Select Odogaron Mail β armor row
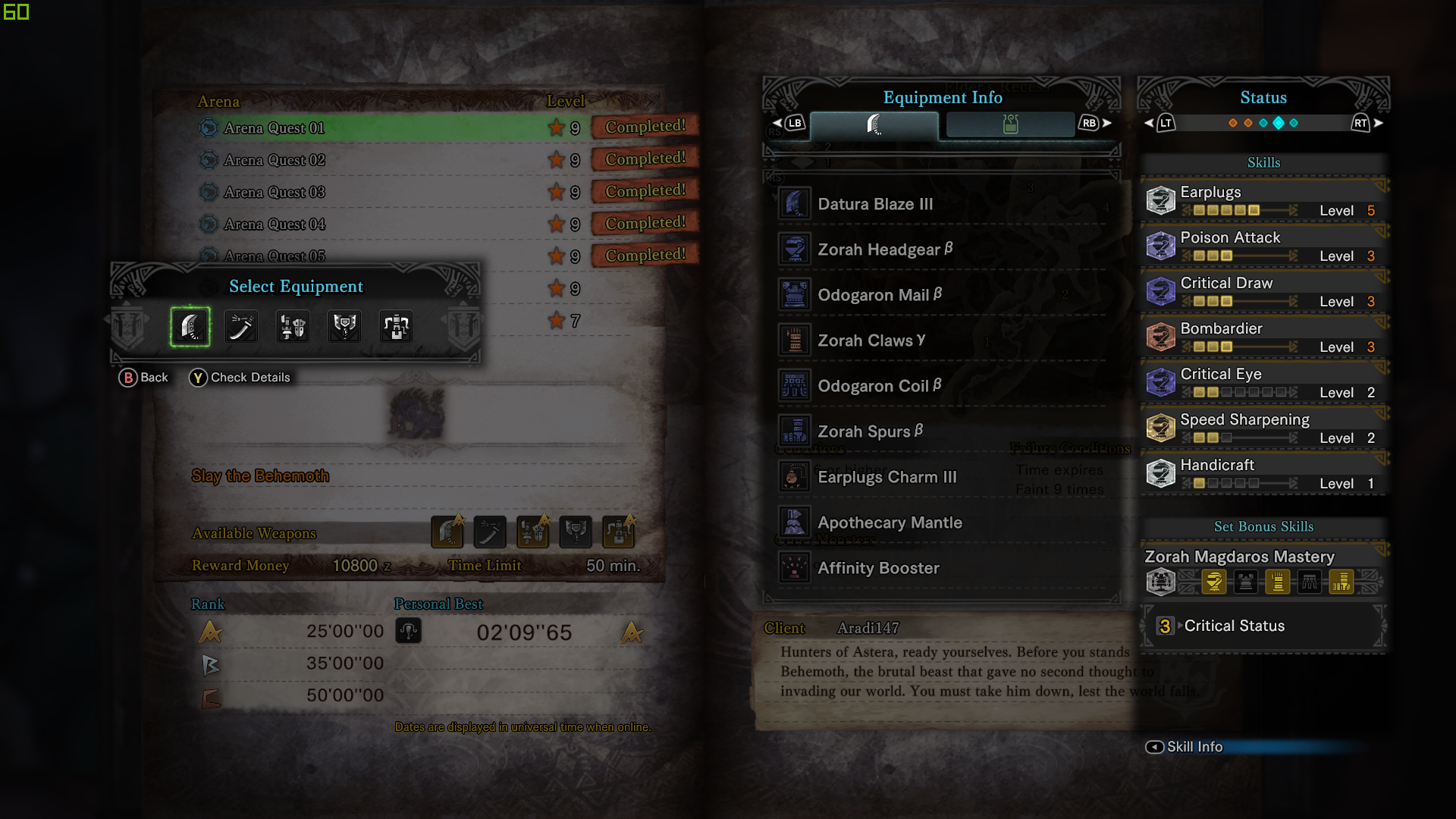1456x819 pixels. (x=879, y=295)
